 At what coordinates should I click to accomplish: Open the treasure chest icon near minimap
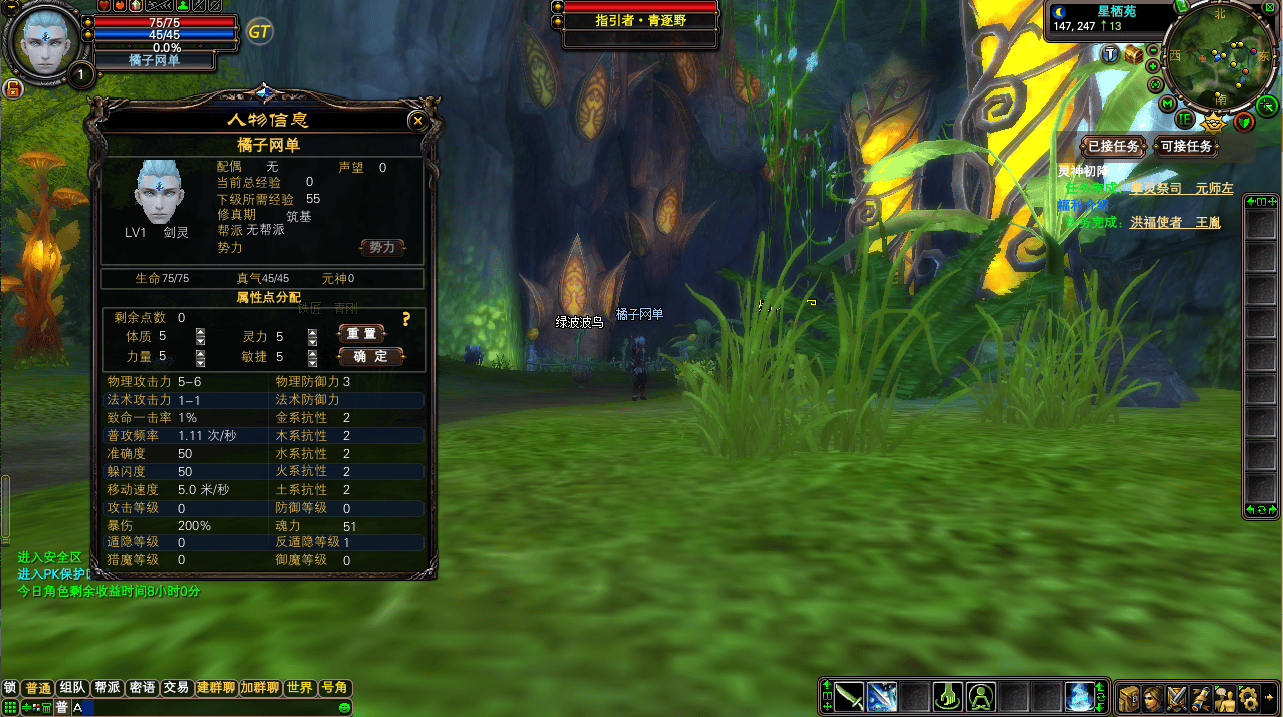tap(1133, 55)
